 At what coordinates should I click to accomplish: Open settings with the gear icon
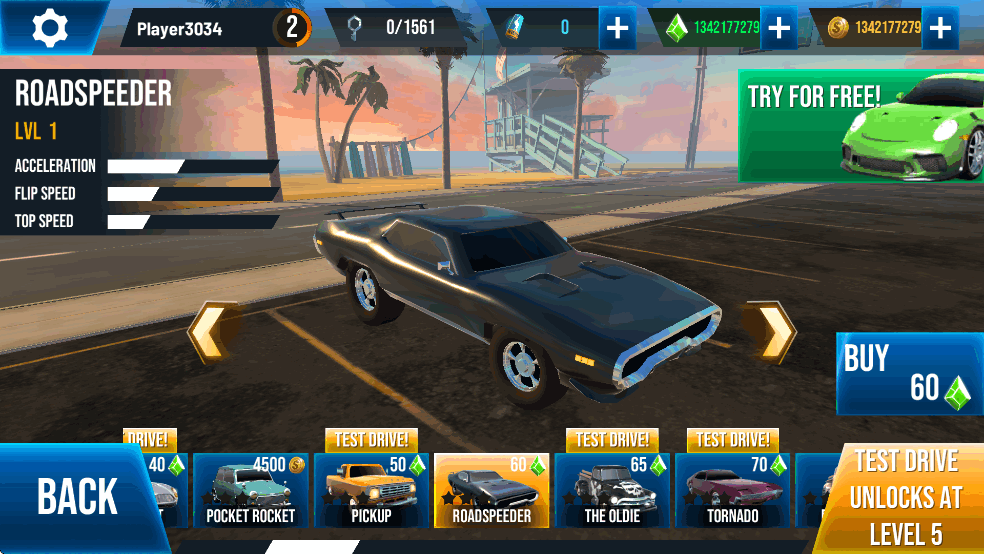click(49, 27)
